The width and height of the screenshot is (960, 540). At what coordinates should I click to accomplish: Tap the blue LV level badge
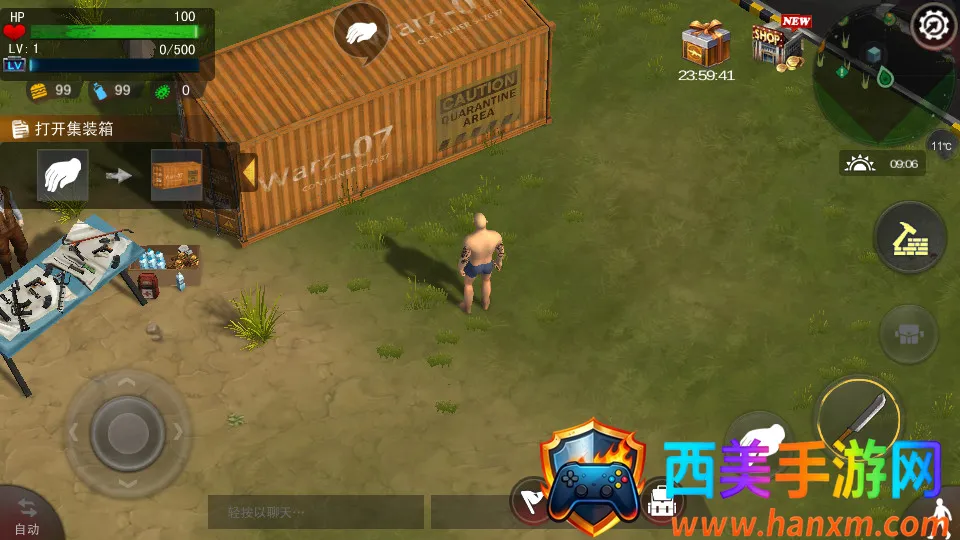(14, 65)
